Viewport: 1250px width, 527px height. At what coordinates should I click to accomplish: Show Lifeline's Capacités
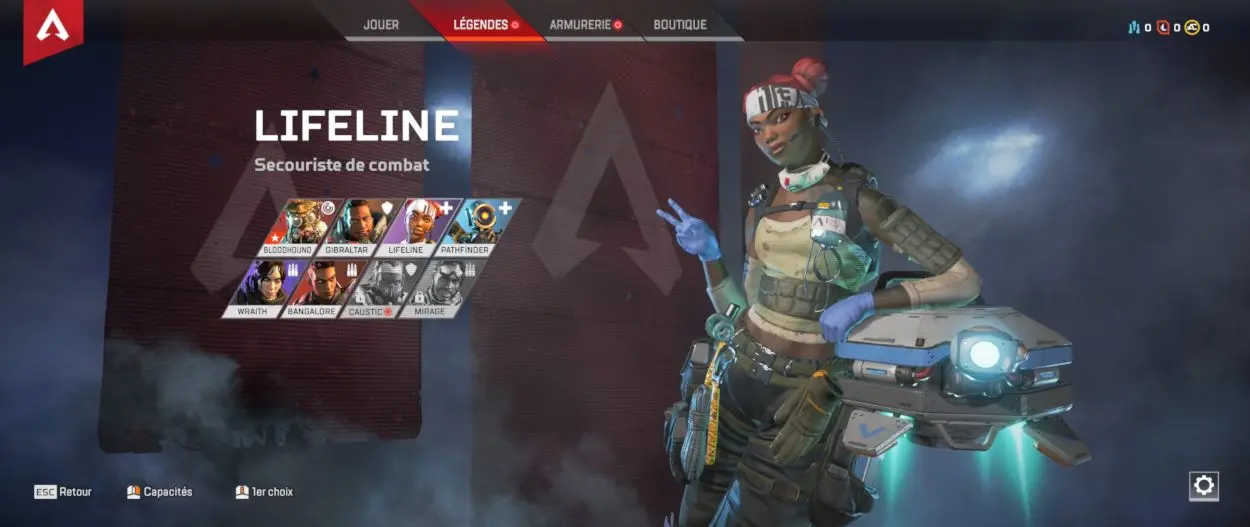coord(160,492)
